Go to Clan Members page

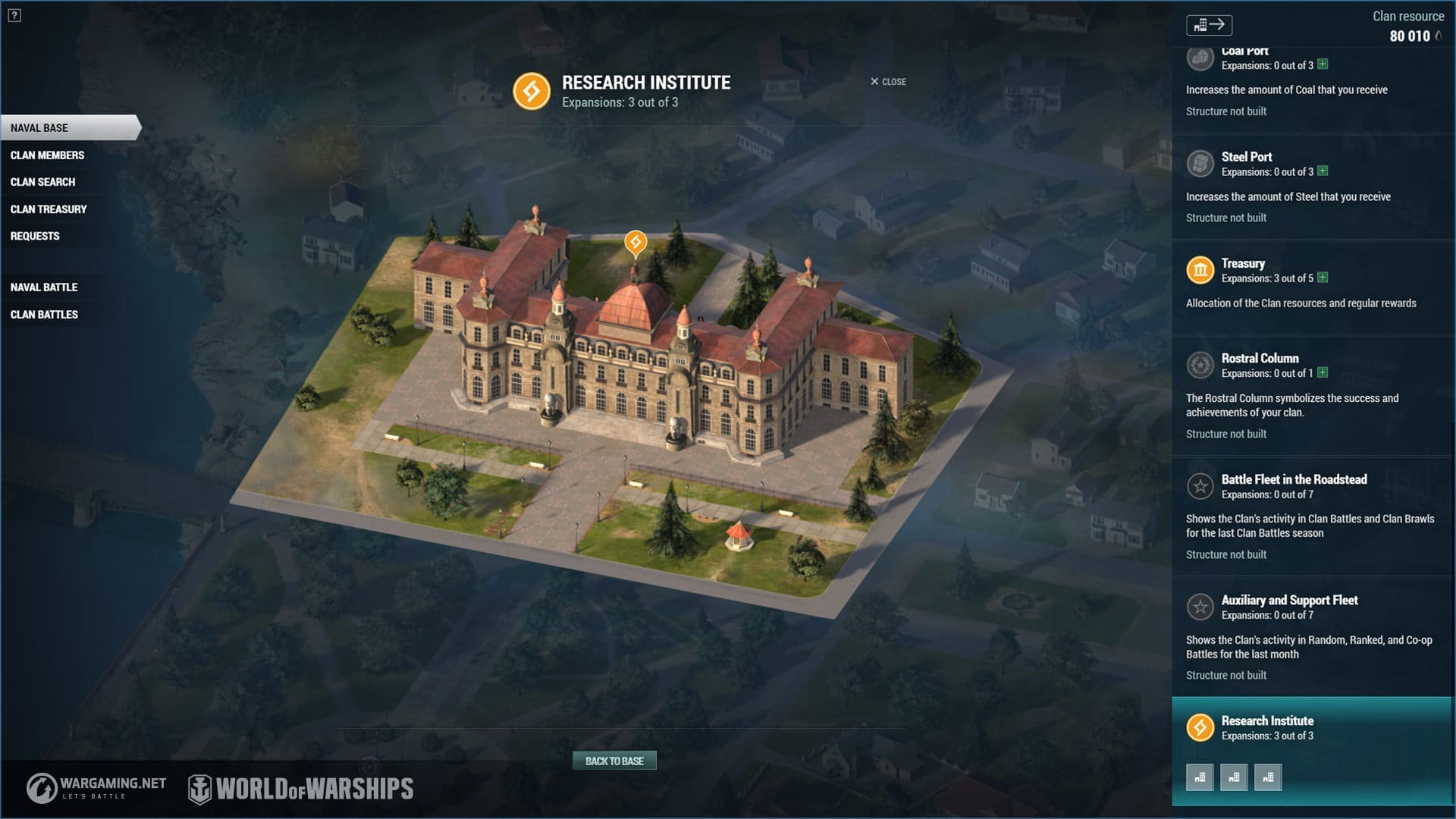tap(47, 155)
